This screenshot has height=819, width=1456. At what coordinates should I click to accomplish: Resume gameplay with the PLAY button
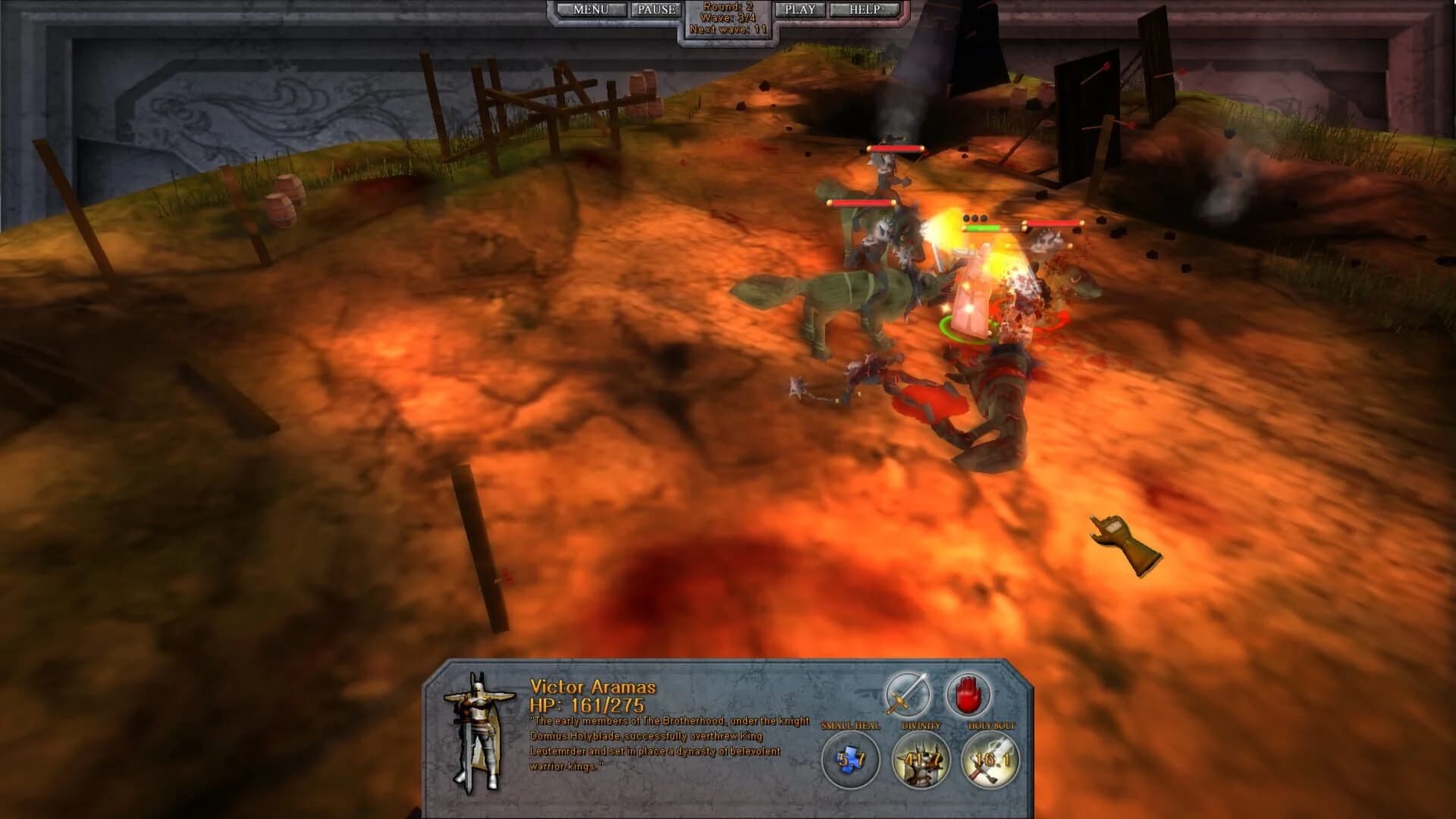(799, 10)
